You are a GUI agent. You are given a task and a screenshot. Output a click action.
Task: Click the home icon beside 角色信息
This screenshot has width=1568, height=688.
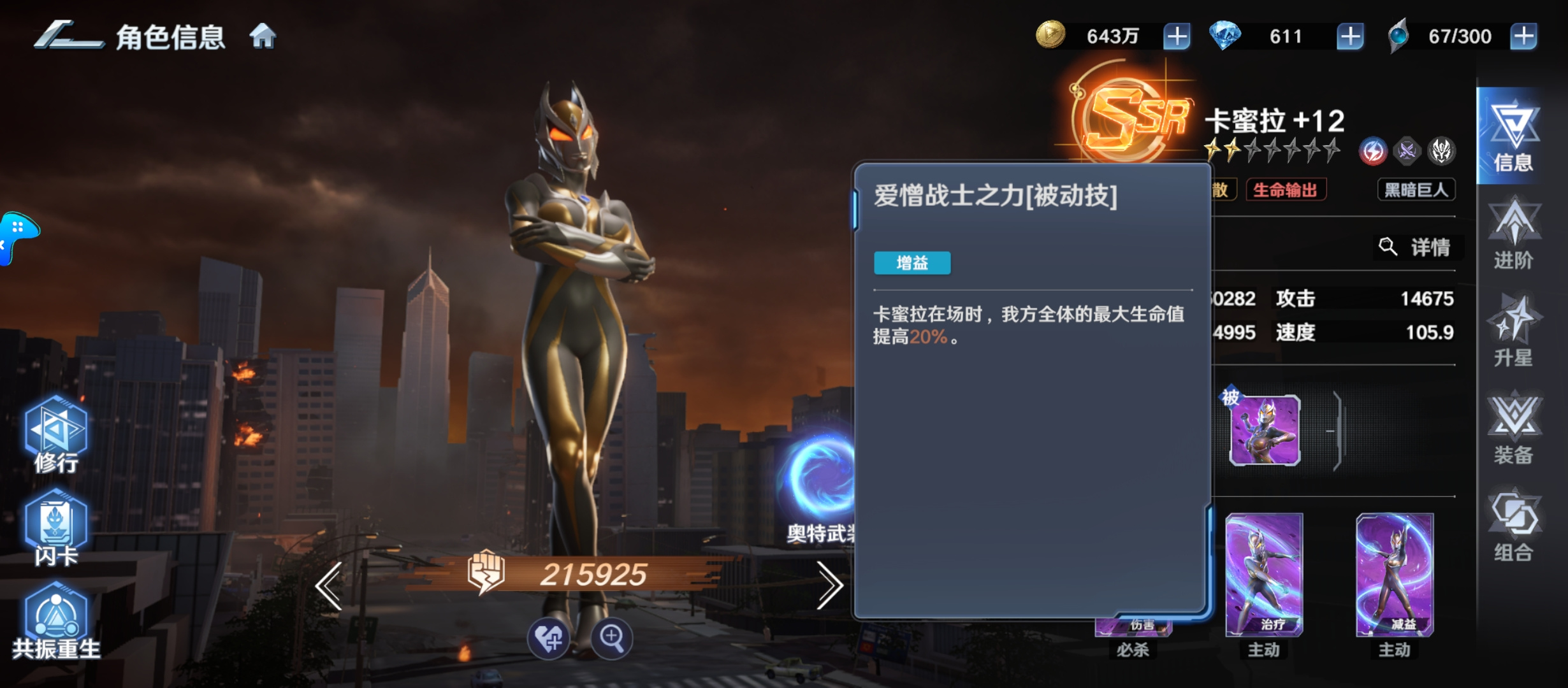point(264,36)
